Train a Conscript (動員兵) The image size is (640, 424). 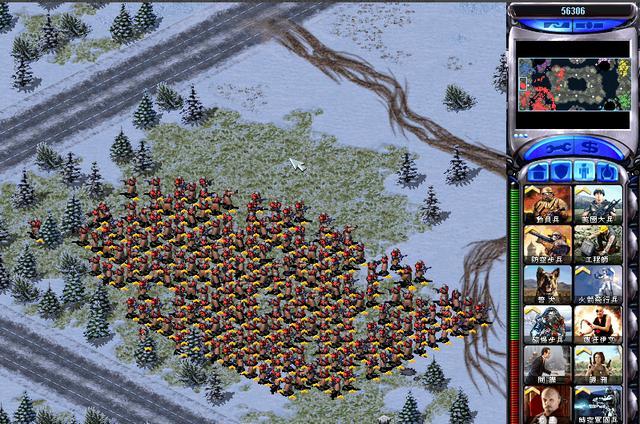[547, 203]
